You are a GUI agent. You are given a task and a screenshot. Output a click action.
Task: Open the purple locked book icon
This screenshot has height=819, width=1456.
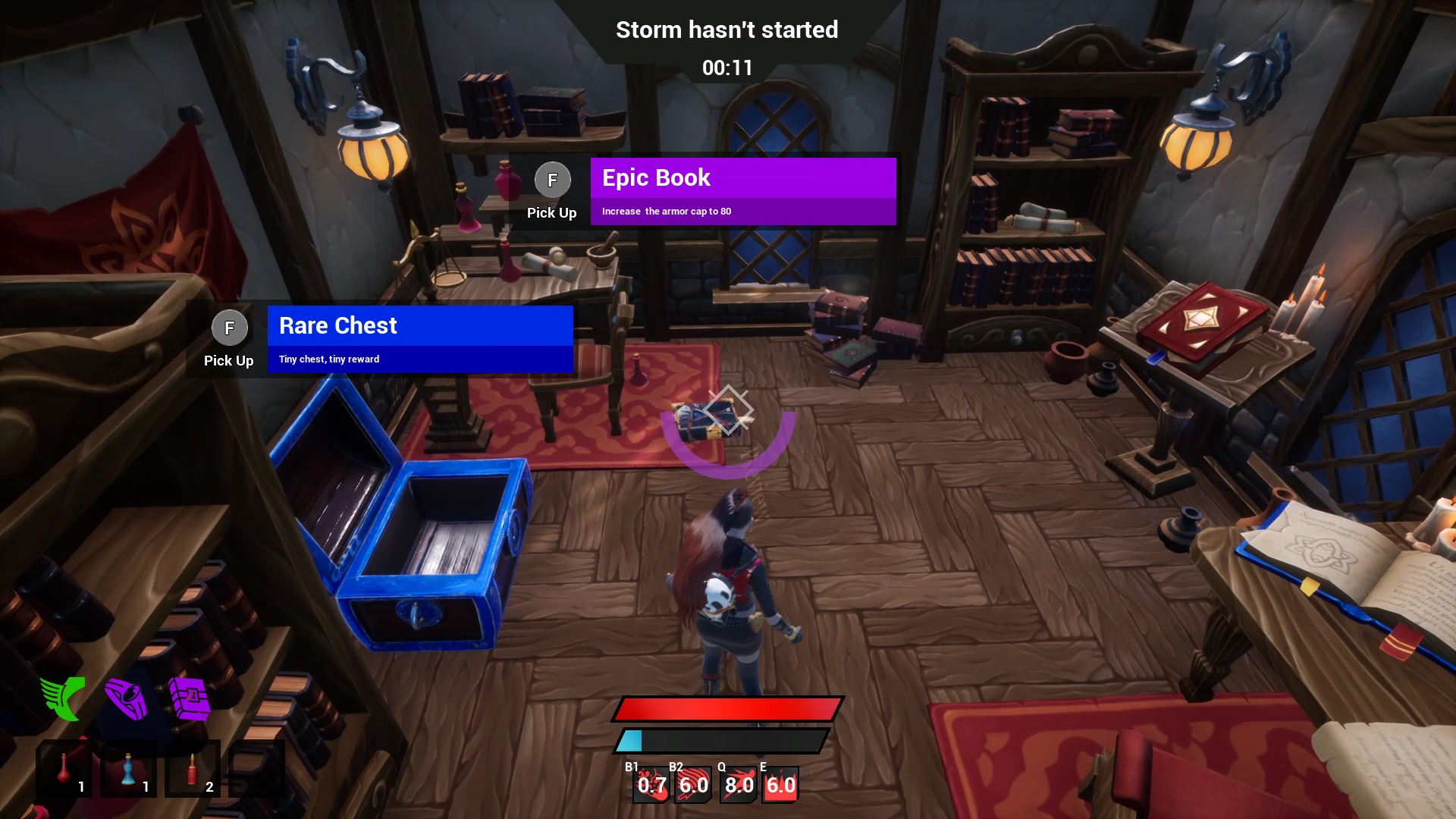pos(190,698)
